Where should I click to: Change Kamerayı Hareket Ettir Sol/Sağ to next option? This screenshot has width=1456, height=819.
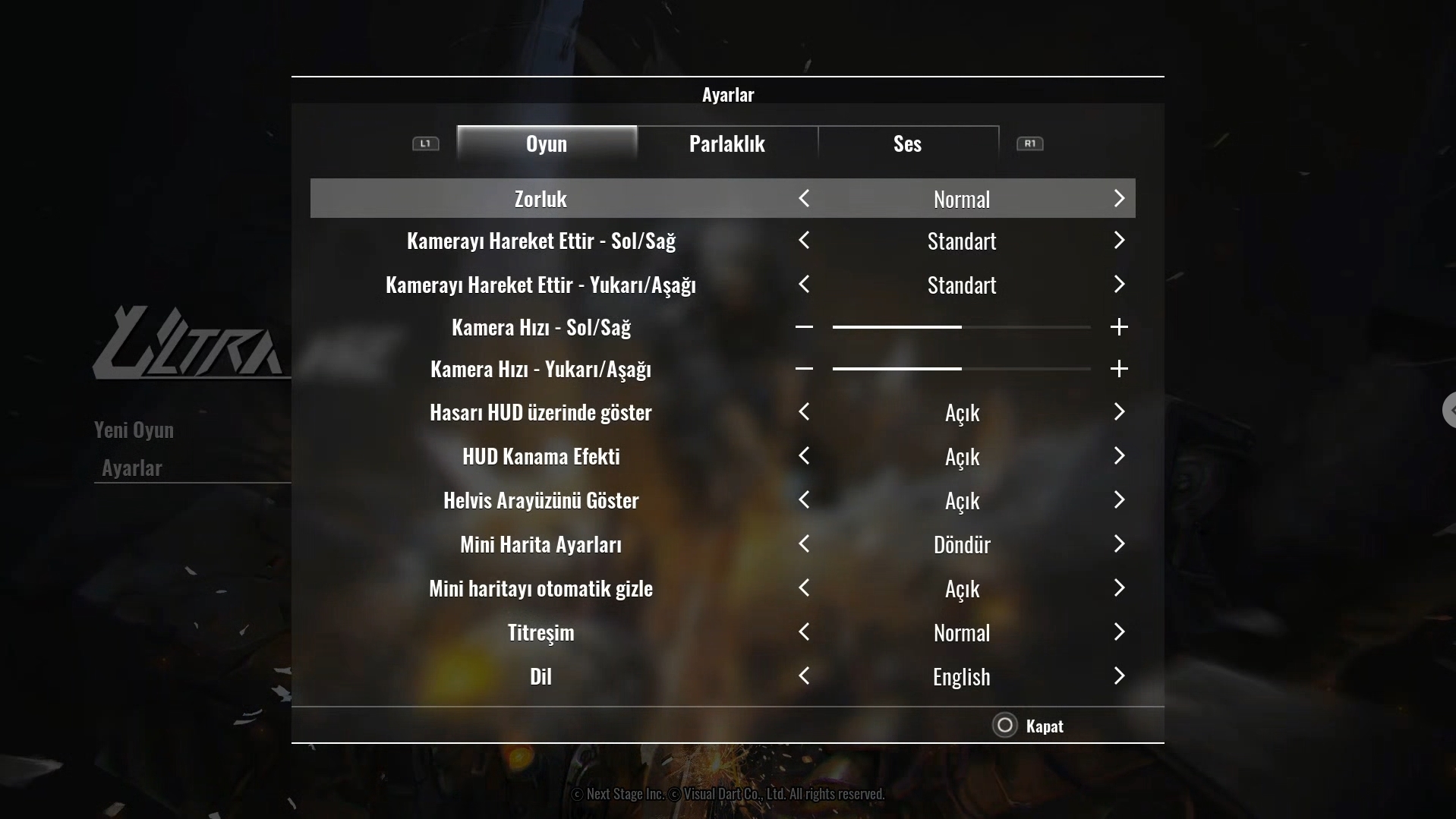1119,241
